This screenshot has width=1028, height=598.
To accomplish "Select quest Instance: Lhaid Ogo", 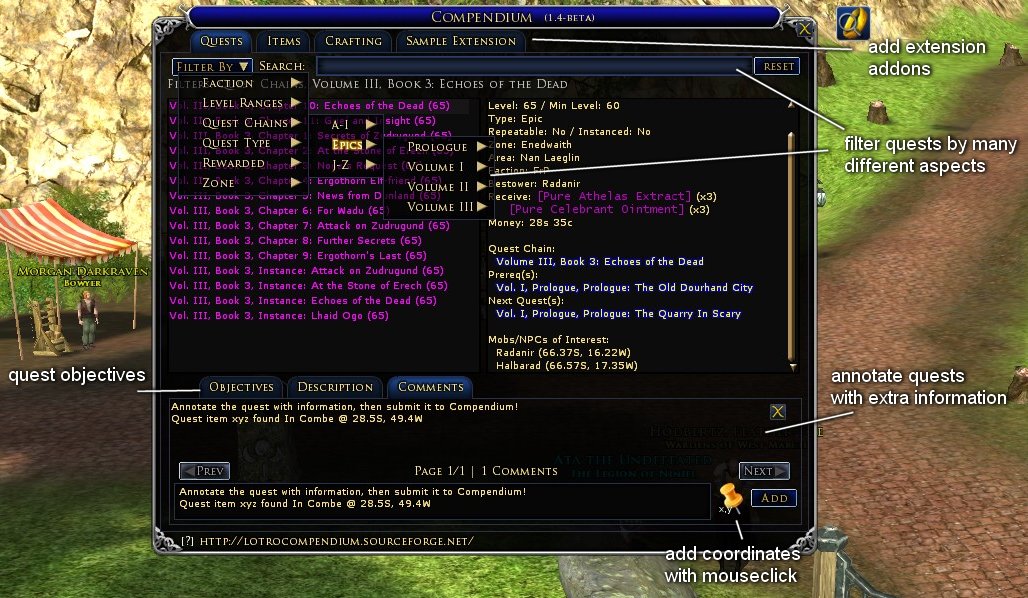I will click(x=279, y=316).
